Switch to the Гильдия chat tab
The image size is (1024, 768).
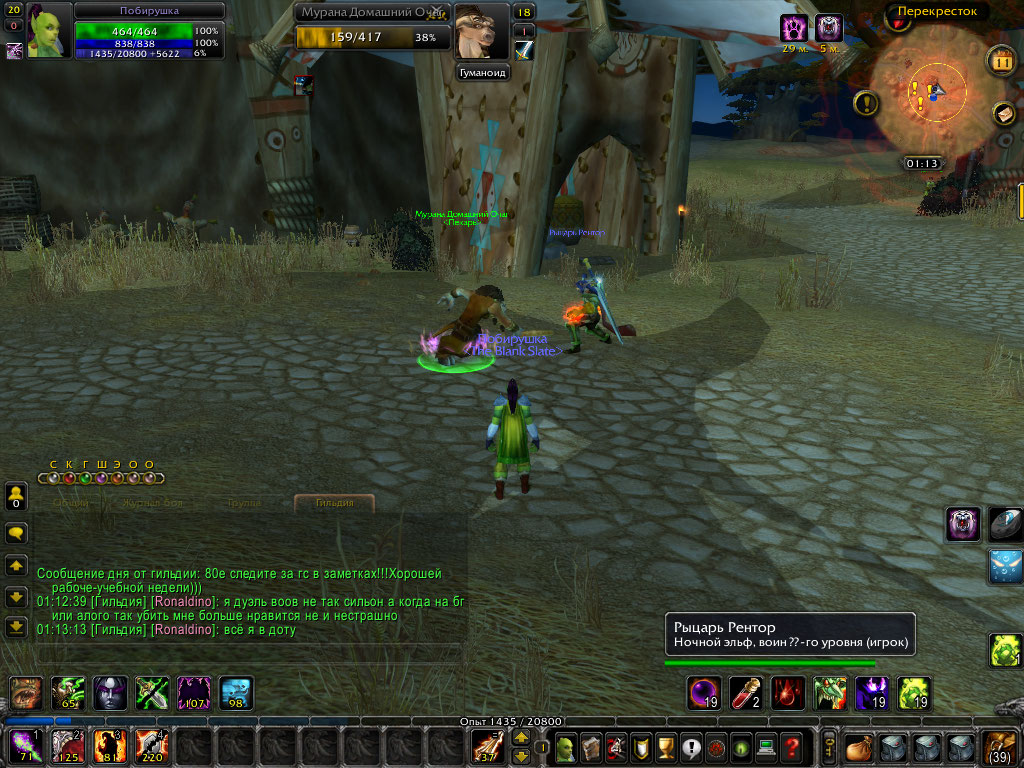coord(334,502)
